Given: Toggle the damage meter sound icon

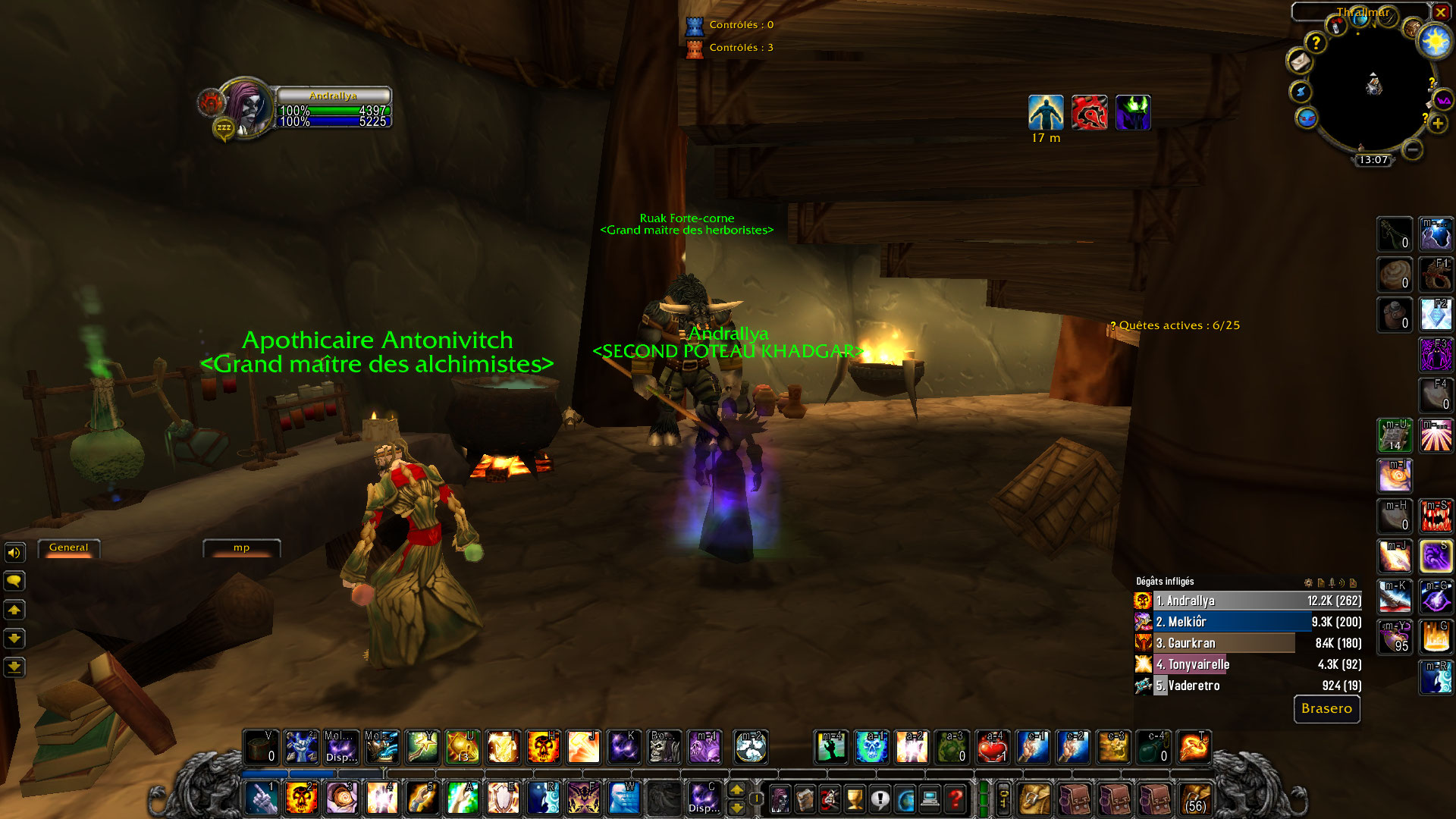Looking at the screenshot, I should 1342,583.
